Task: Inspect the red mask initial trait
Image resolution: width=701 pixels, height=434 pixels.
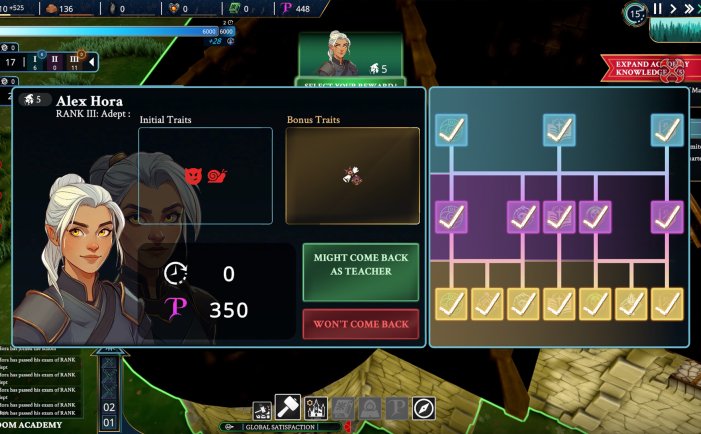Action: tap(195, 176)
